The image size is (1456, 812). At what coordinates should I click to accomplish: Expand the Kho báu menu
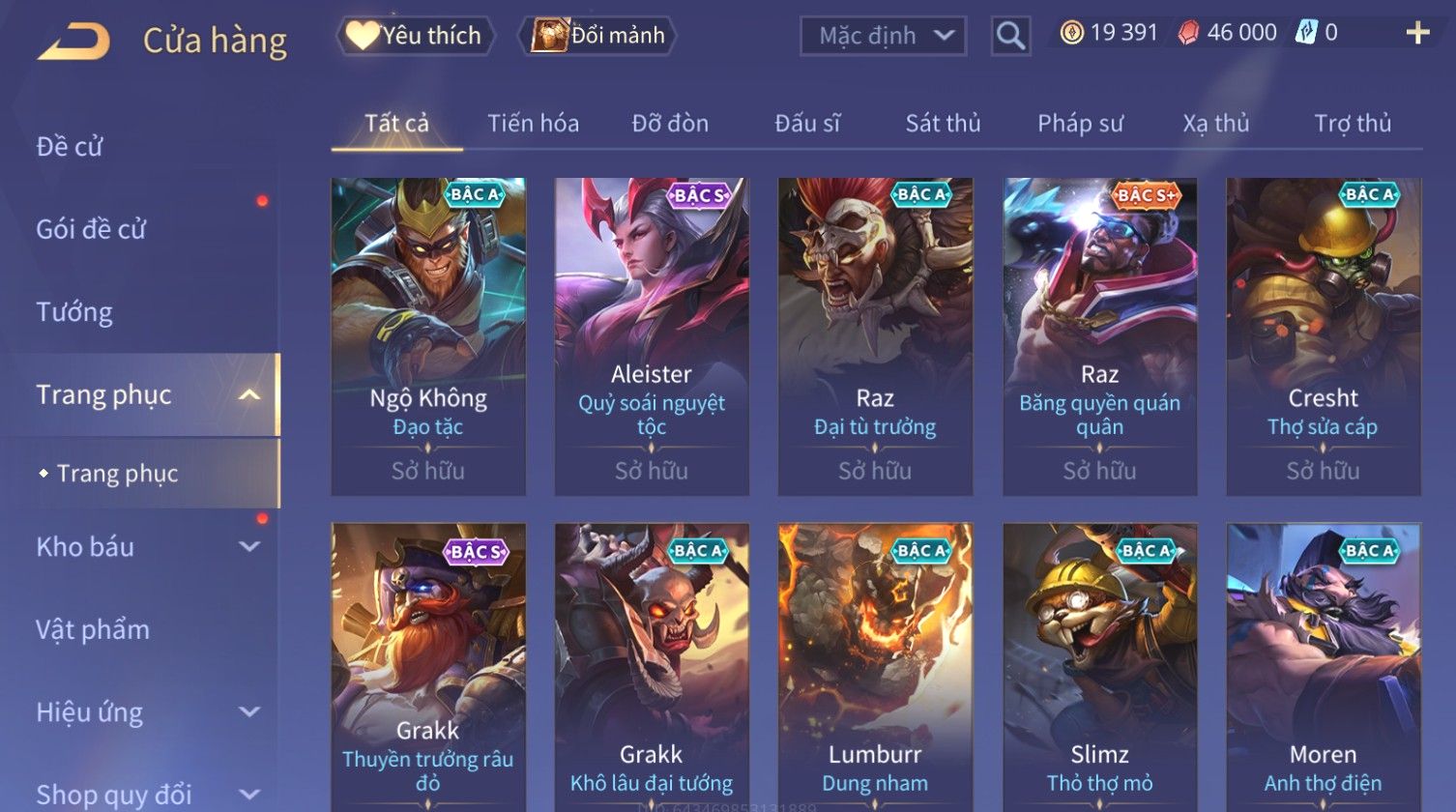[145, 547]
